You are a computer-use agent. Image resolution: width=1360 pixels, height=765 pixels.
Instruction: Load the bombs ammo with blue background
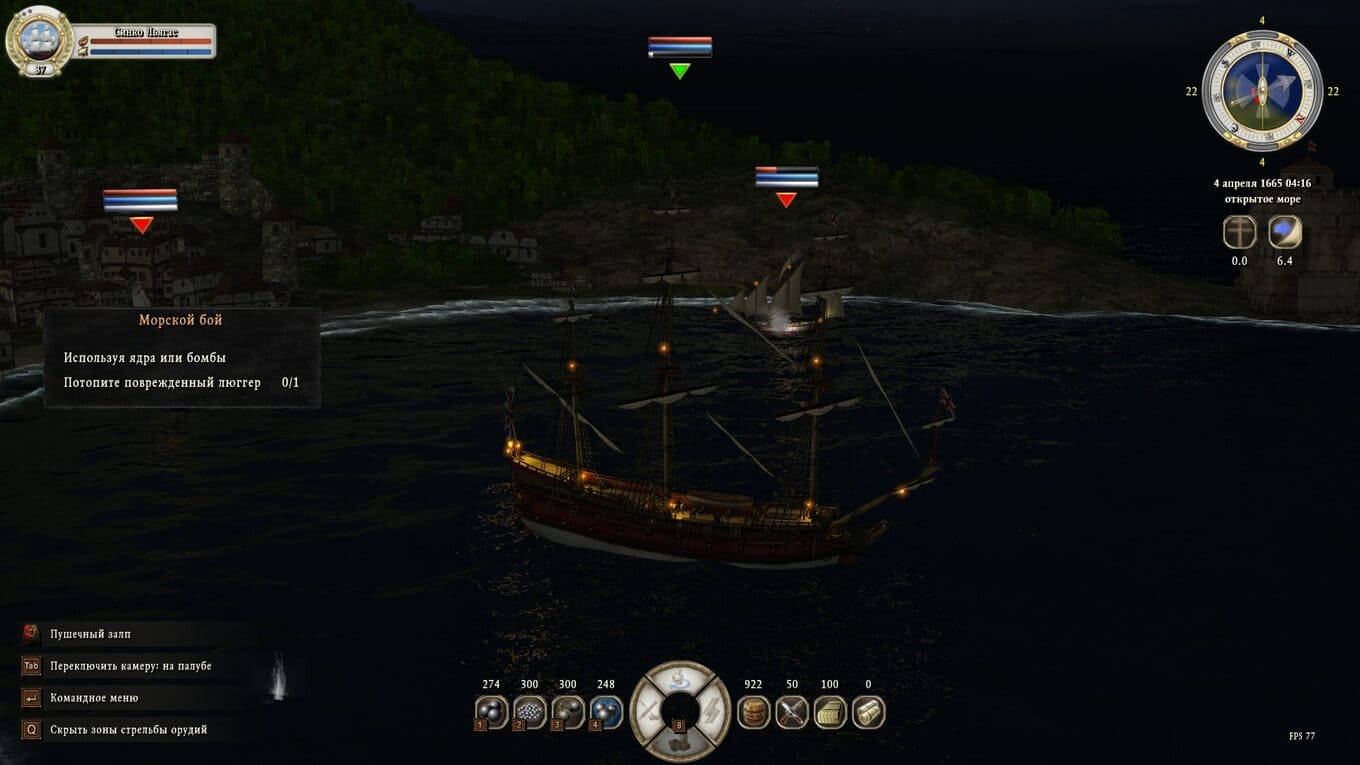click(x=606, y=712)
